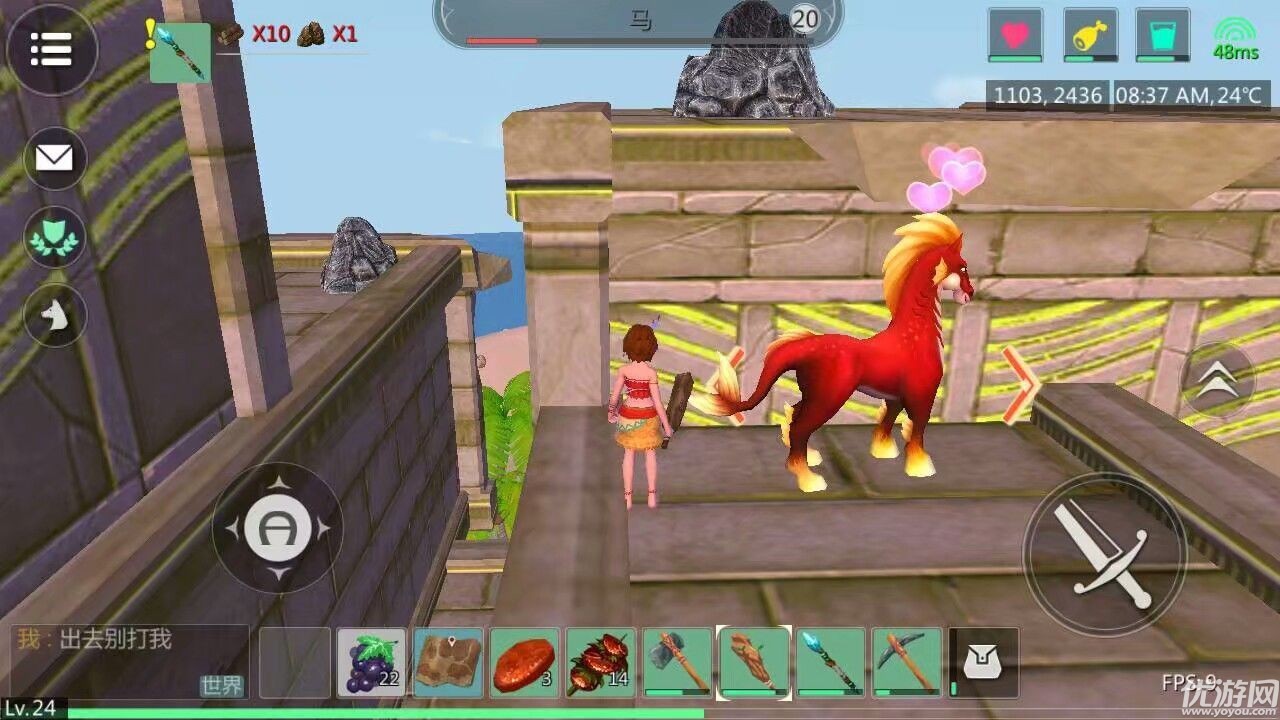Equip the crystal-tipped spear in the hotbar
This screenshot has height=720, width=1280.
pyautogui.click(x=830, y=662)
